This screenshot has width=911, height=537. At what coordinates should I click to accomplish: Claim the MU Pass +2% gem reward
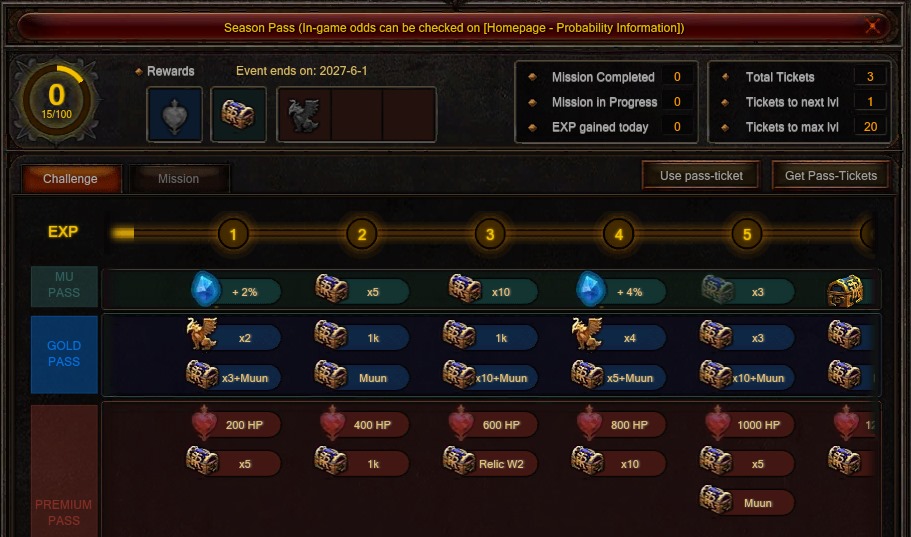(236, 291)
